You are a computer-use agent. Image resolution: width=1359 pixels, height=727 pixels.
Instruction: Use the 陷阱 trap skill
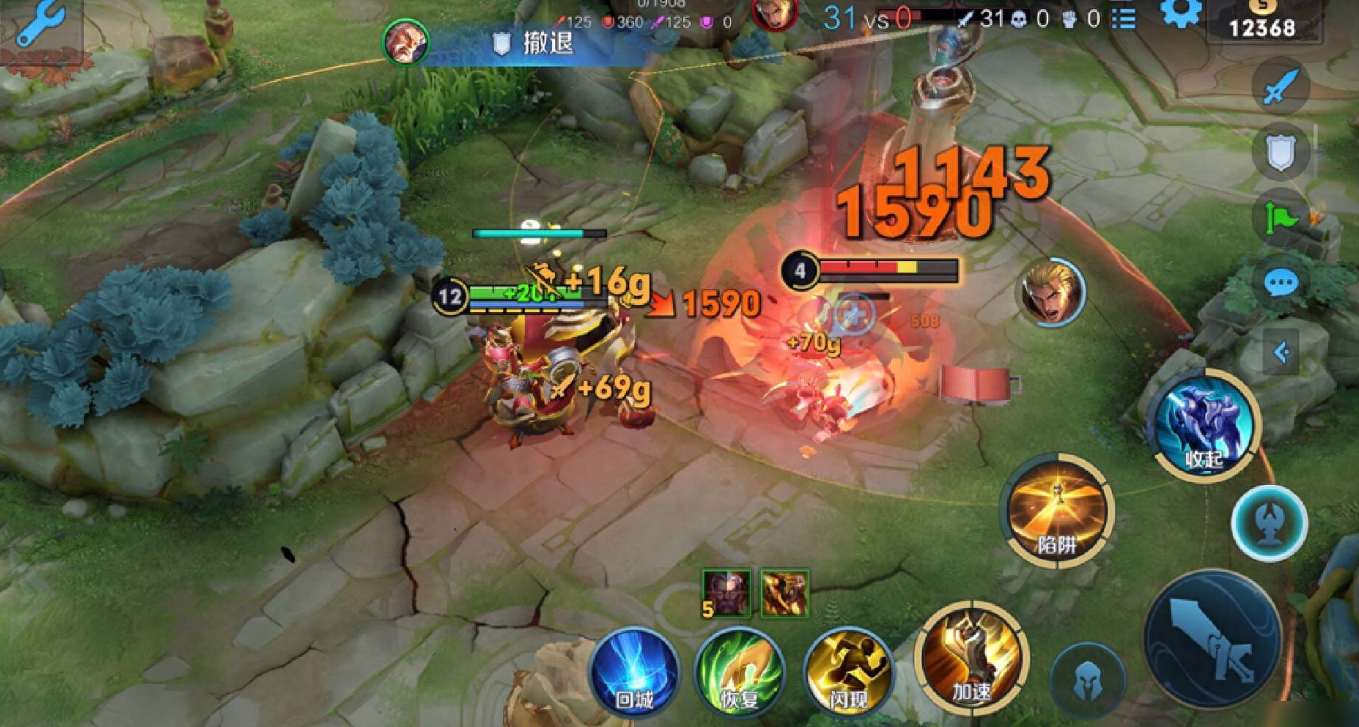tap(1058, 511)
